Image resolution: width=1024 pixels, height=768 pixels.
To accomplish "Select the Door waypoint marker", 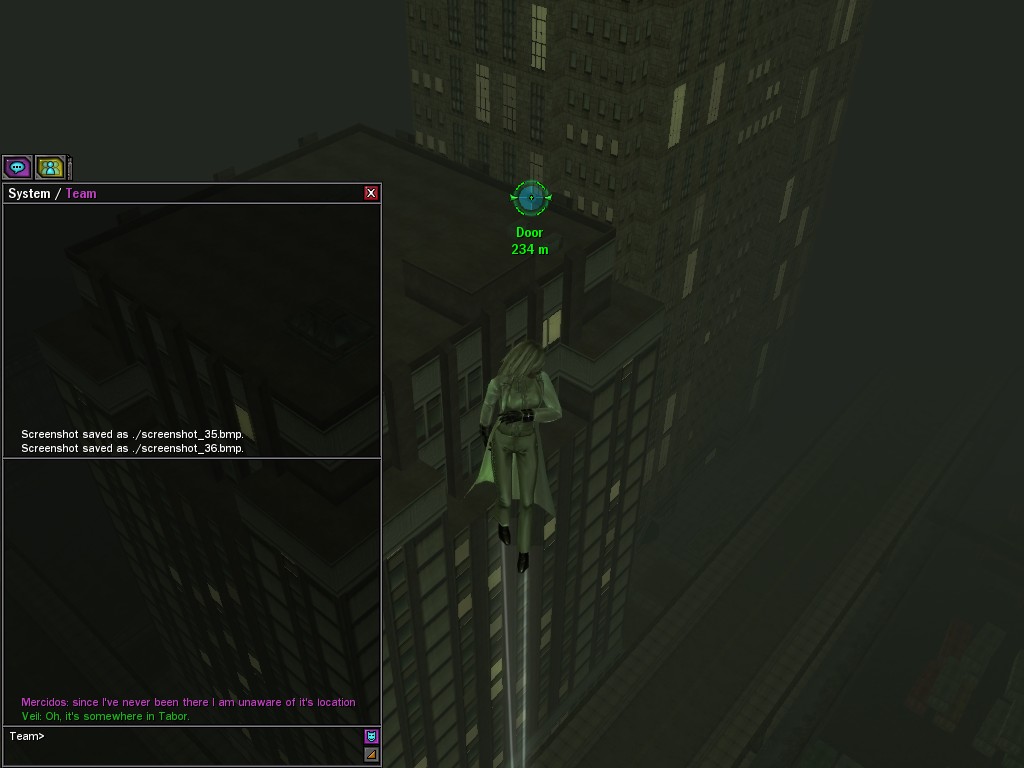I will click(x=530, y=198).
